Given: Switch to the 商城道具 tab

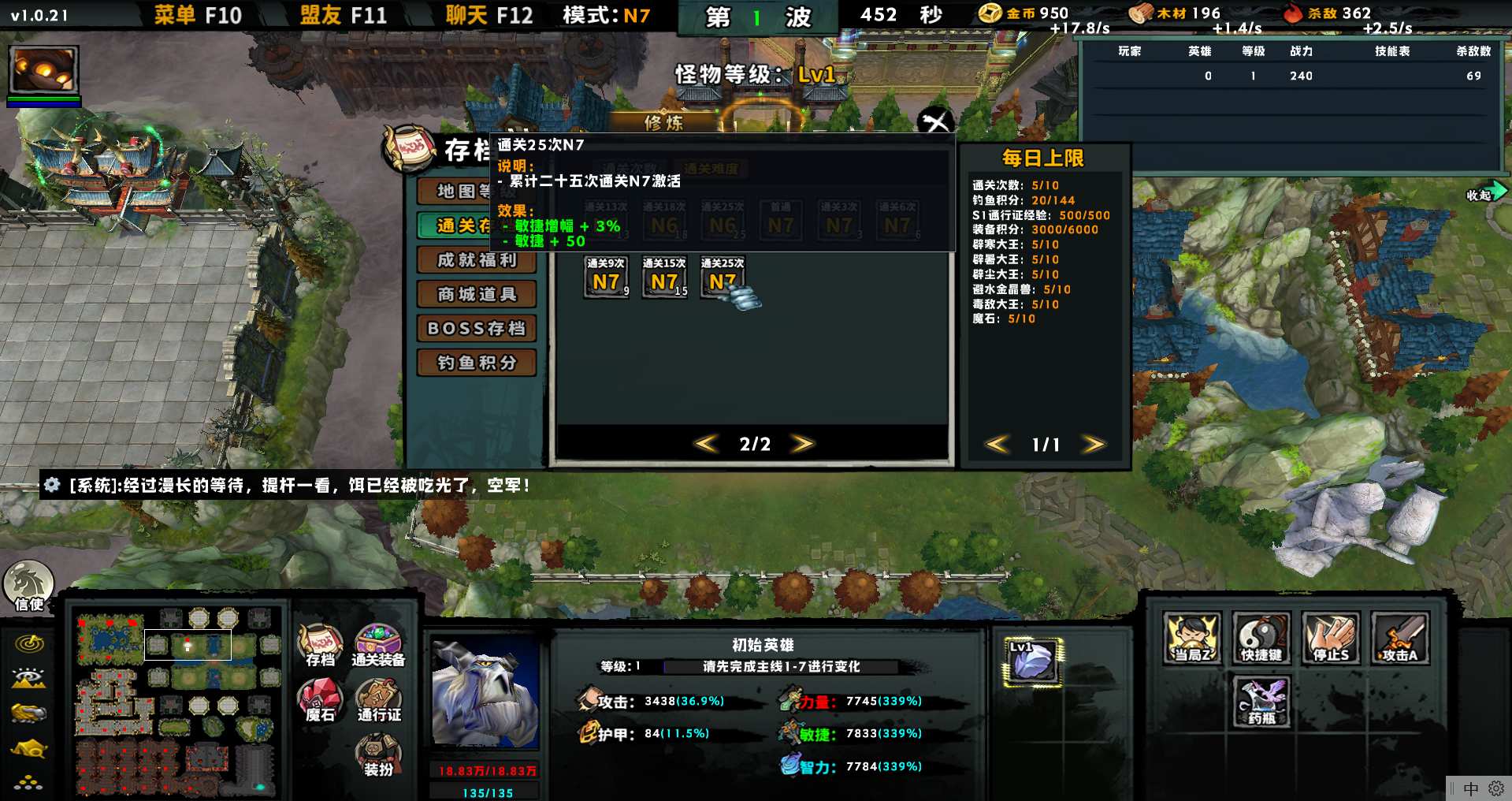Looking at the screenshot, I should pos(477,294).
